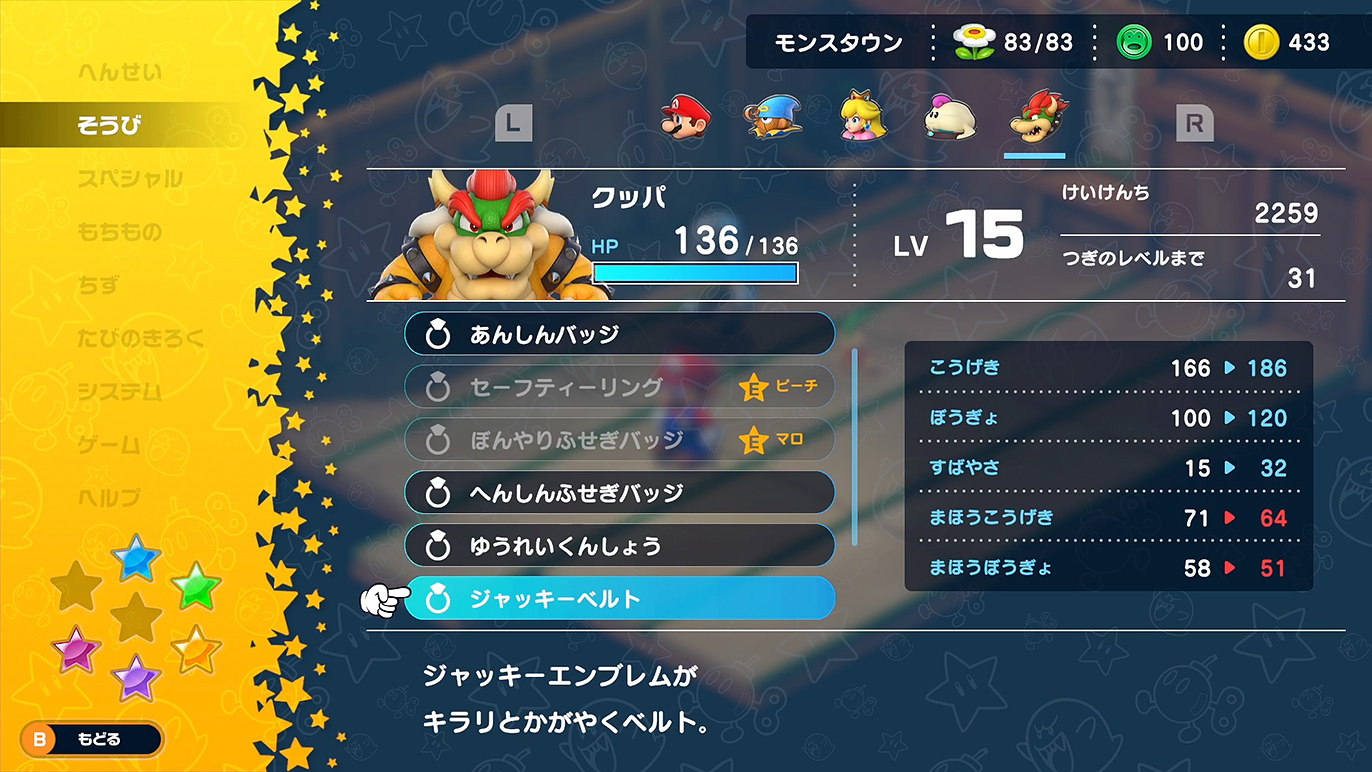This screenshot has width=1372, height=772.
Task: Switch to Peach's character tab
Action: [861, 118]
